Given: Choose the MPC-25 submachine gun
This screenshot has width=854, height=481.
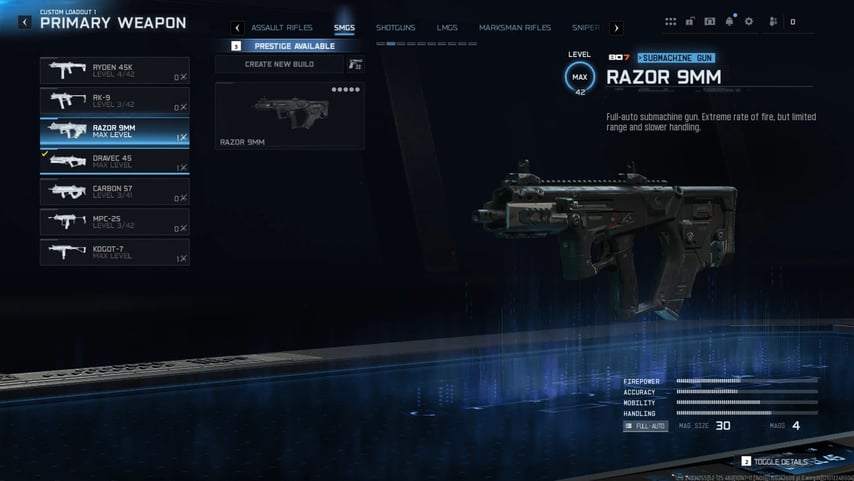Looking at the screenshot, I should [x=114, y=222].
